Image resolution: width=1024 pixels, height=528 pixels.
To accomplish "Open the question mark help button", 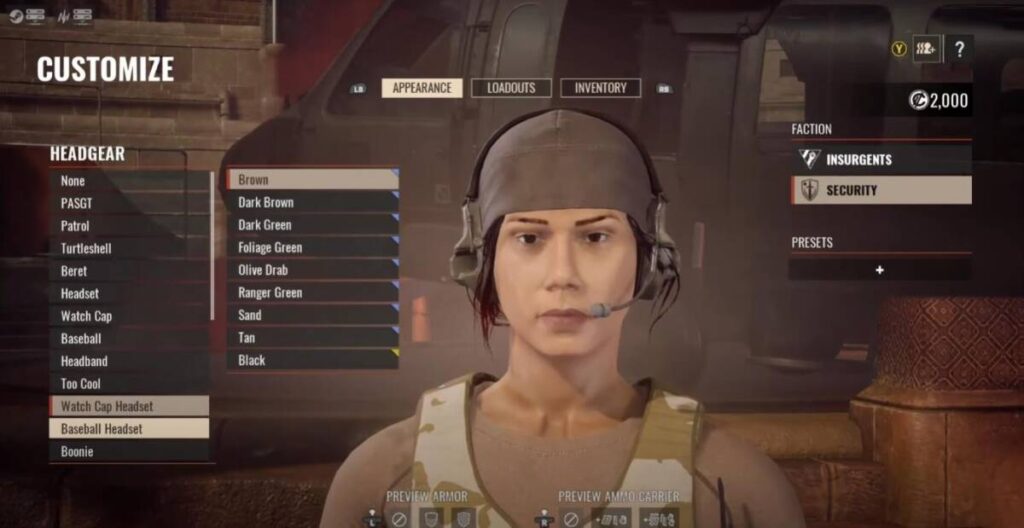I will click(958, 48).
